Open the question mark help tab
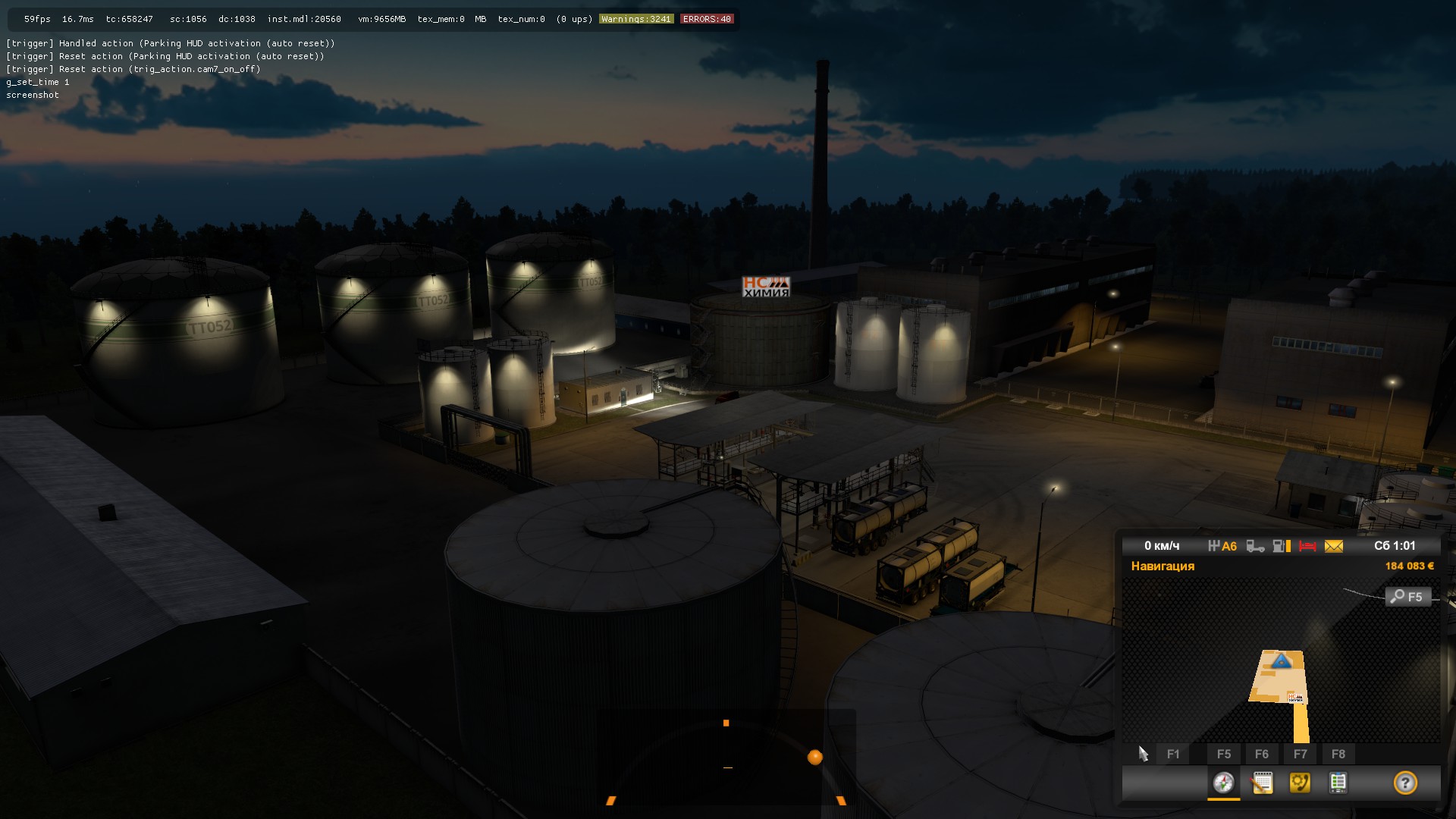Screen dimensions: 1456x819 (1405, 783)
